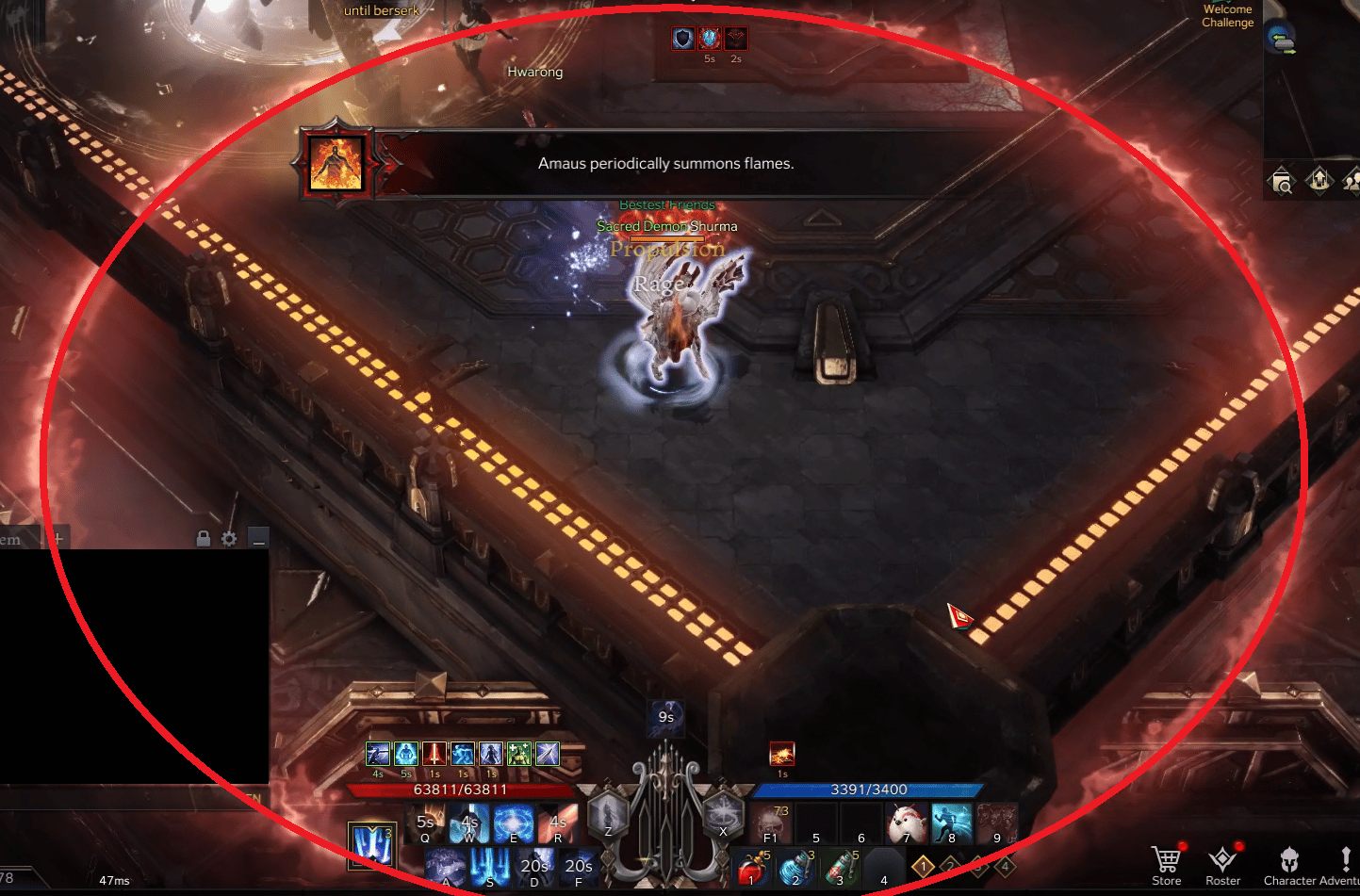Screen dimensions: 1360x896
Task: Toggle the chat window lock padlock
Action: click(204, 538)
